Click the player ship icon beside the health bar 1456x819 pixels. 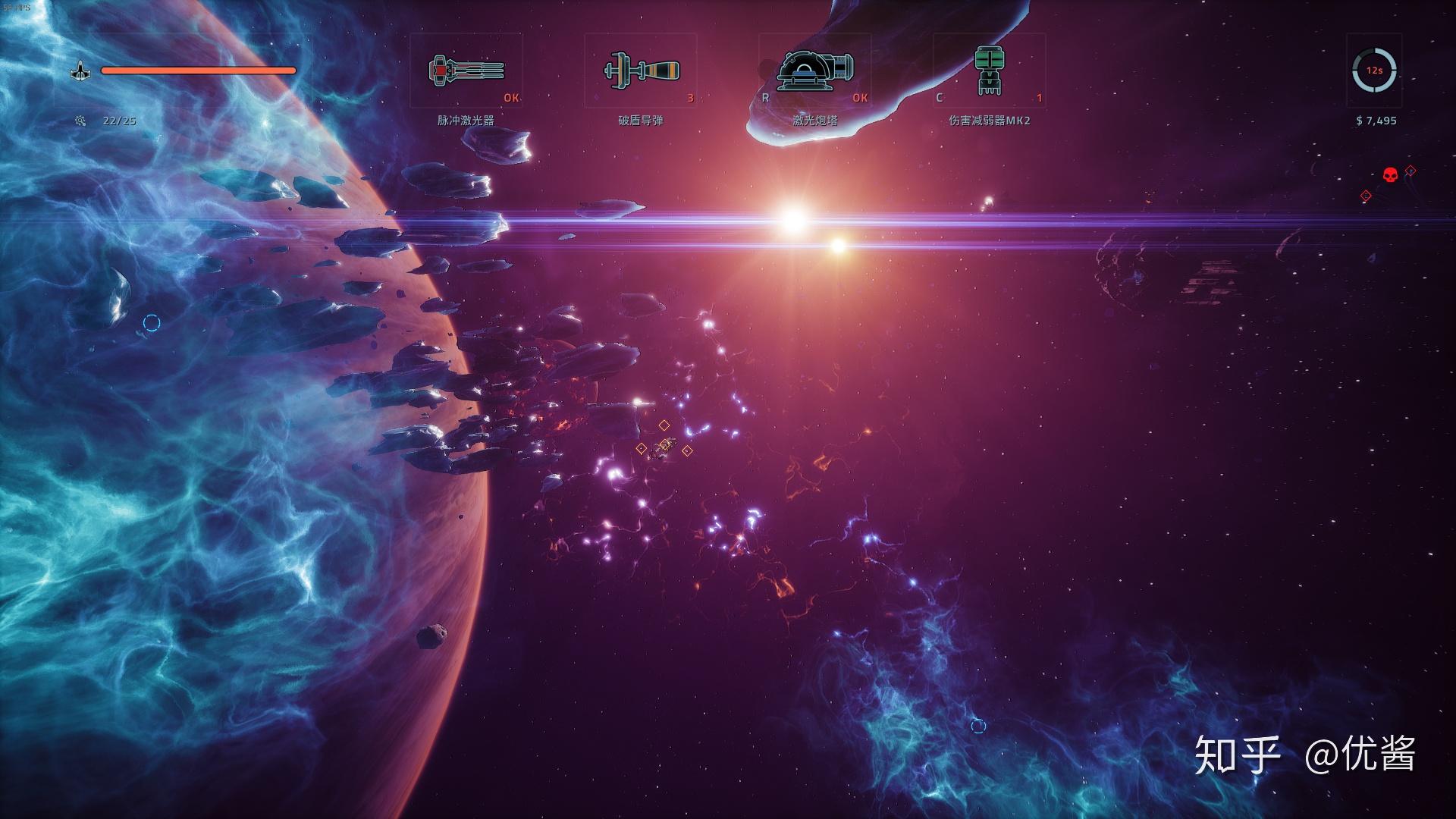[x=81, y=71]
